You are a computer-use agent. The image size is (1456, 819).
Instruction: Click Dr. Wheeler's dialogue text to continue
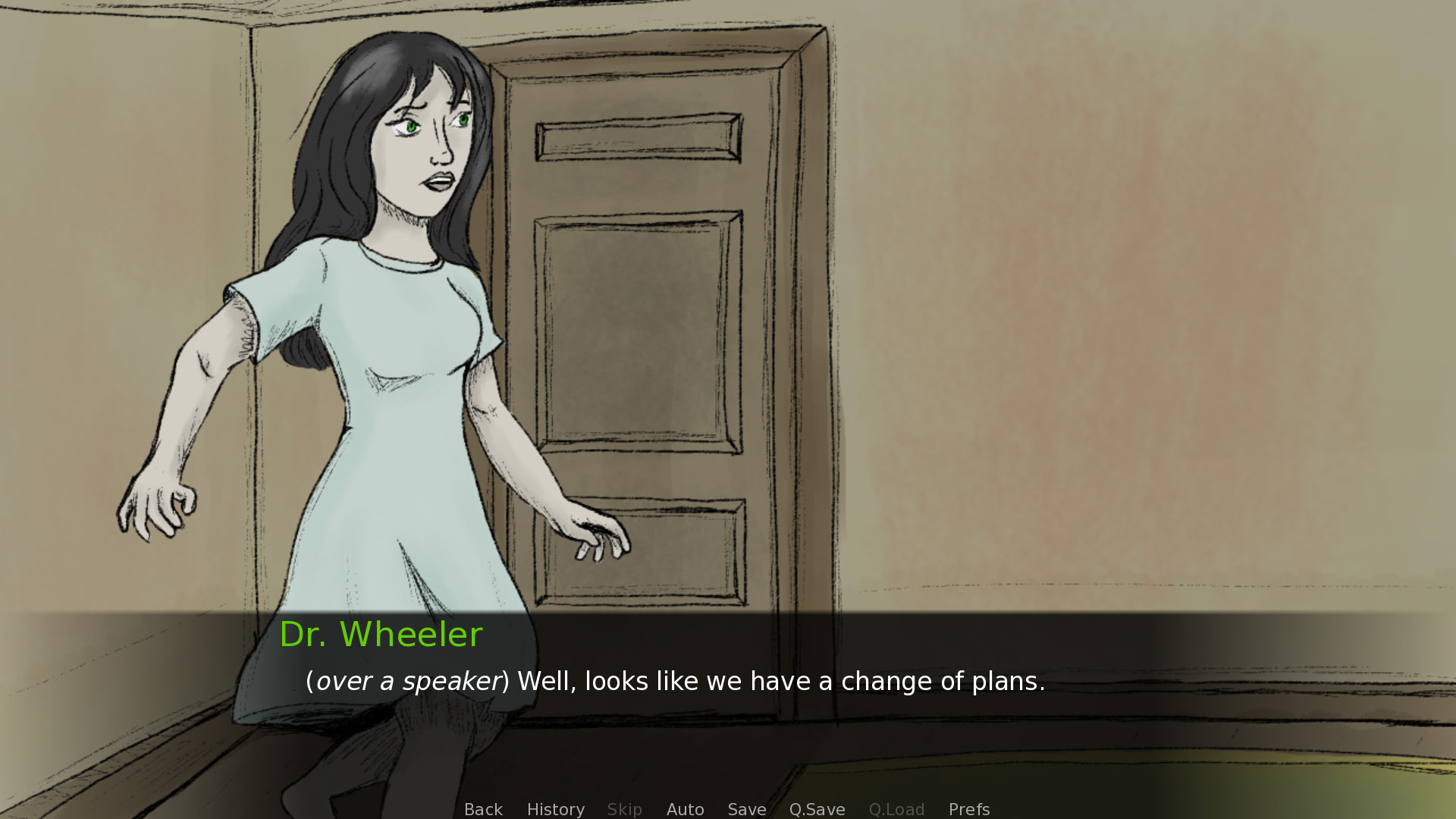[x=675, y=681]
